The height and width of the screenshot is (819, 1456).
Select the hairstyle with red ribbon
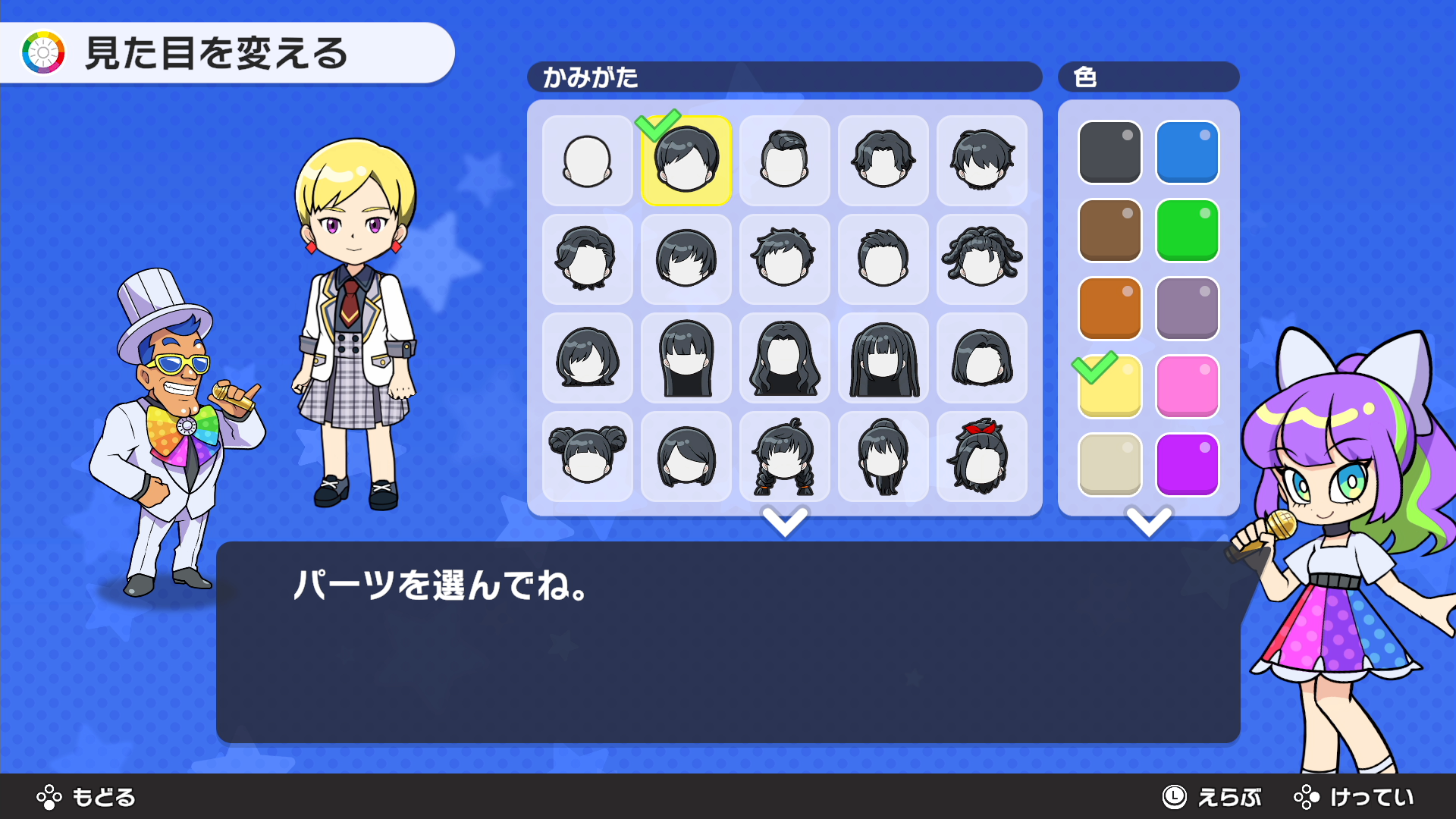[x=981, y=457]
